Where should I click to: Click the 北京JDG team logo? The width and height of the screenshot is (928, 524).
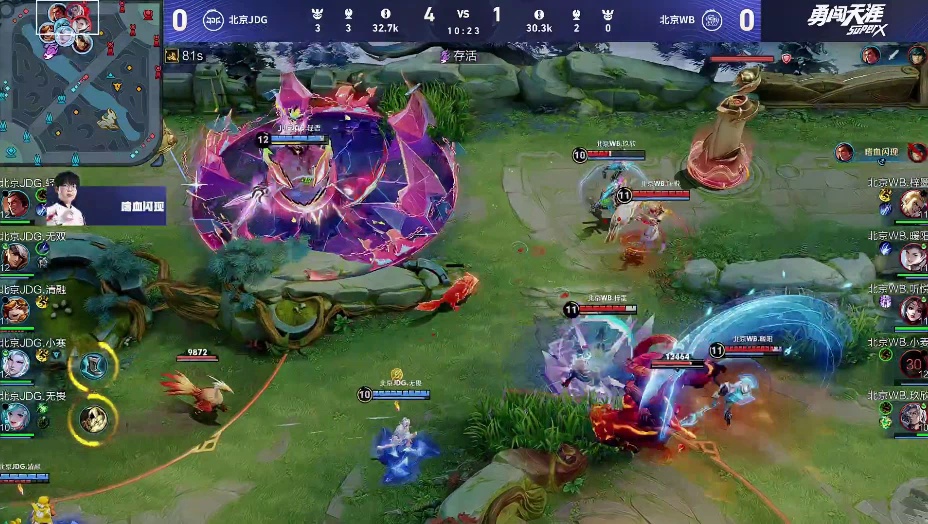[214, 20]
